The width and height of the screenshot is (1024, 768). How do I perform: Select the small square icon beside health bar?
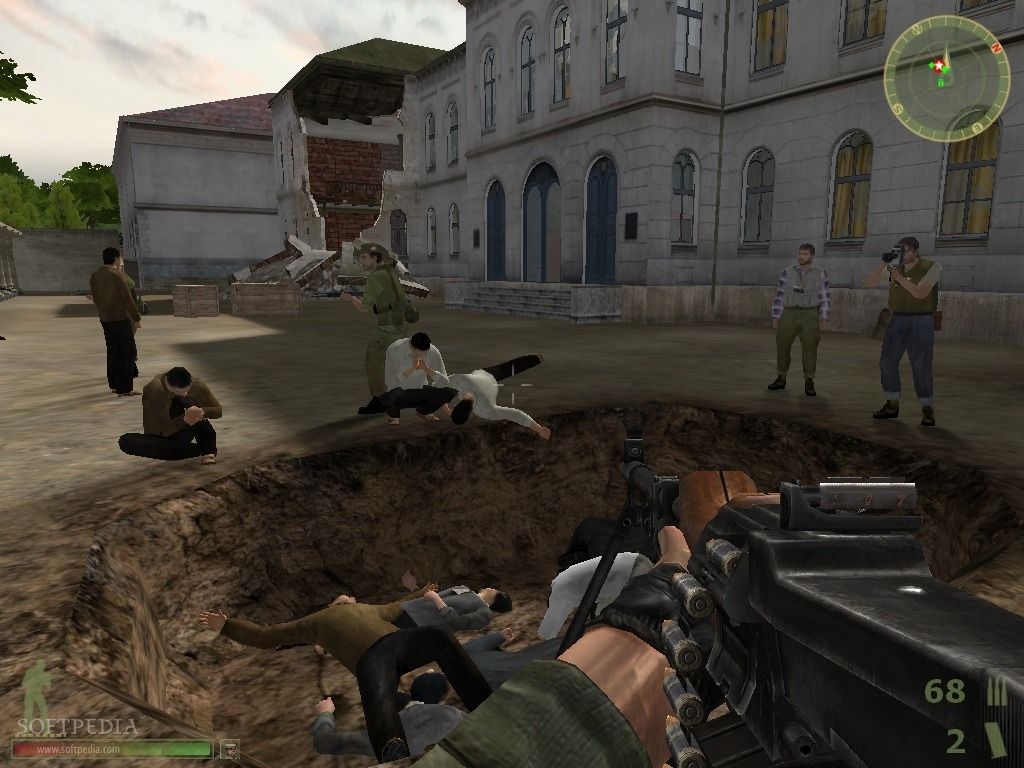229,747
